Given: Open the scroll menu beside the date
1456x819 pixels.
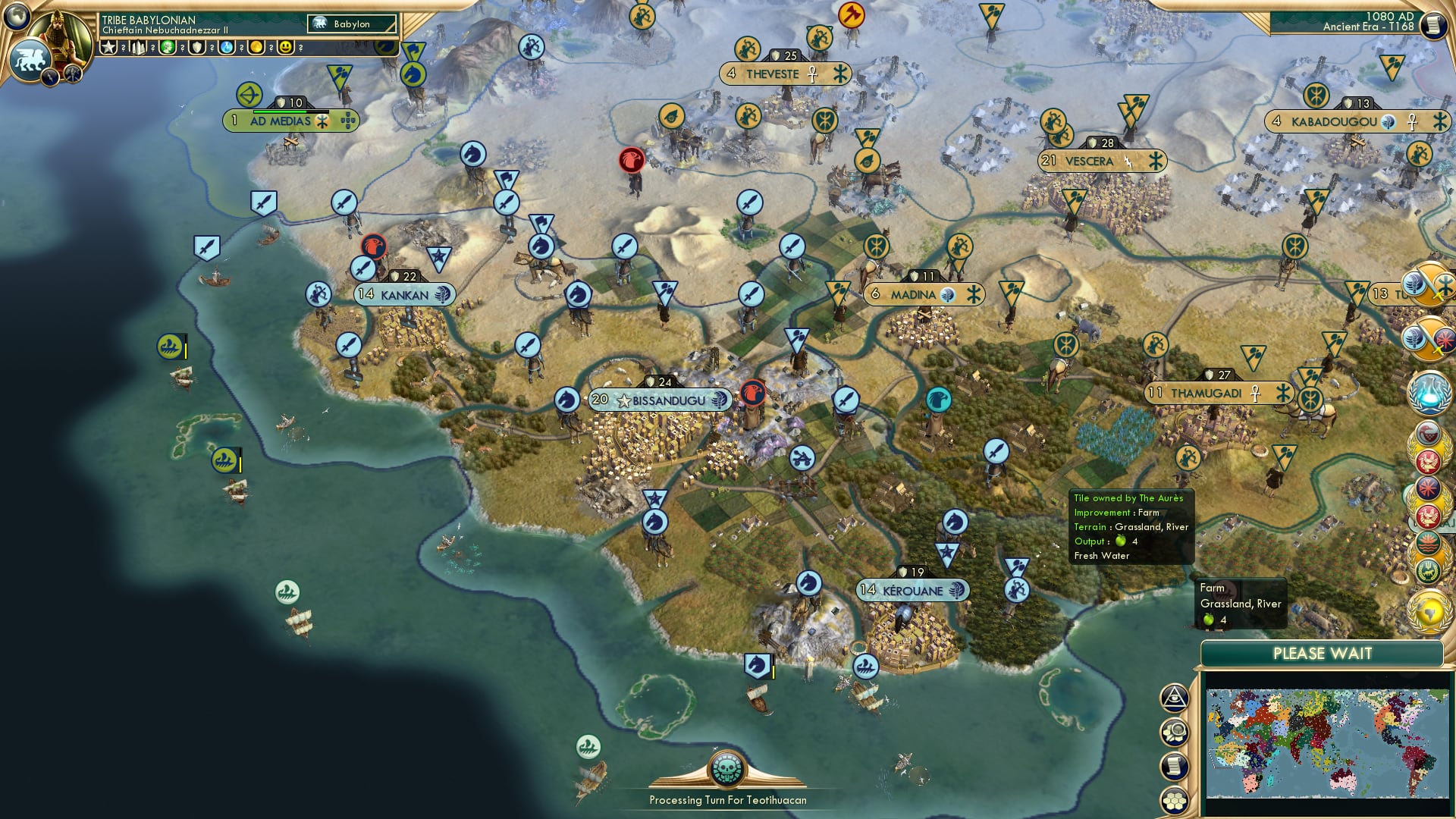Looking at the screenshot, I should point(1432,25).
